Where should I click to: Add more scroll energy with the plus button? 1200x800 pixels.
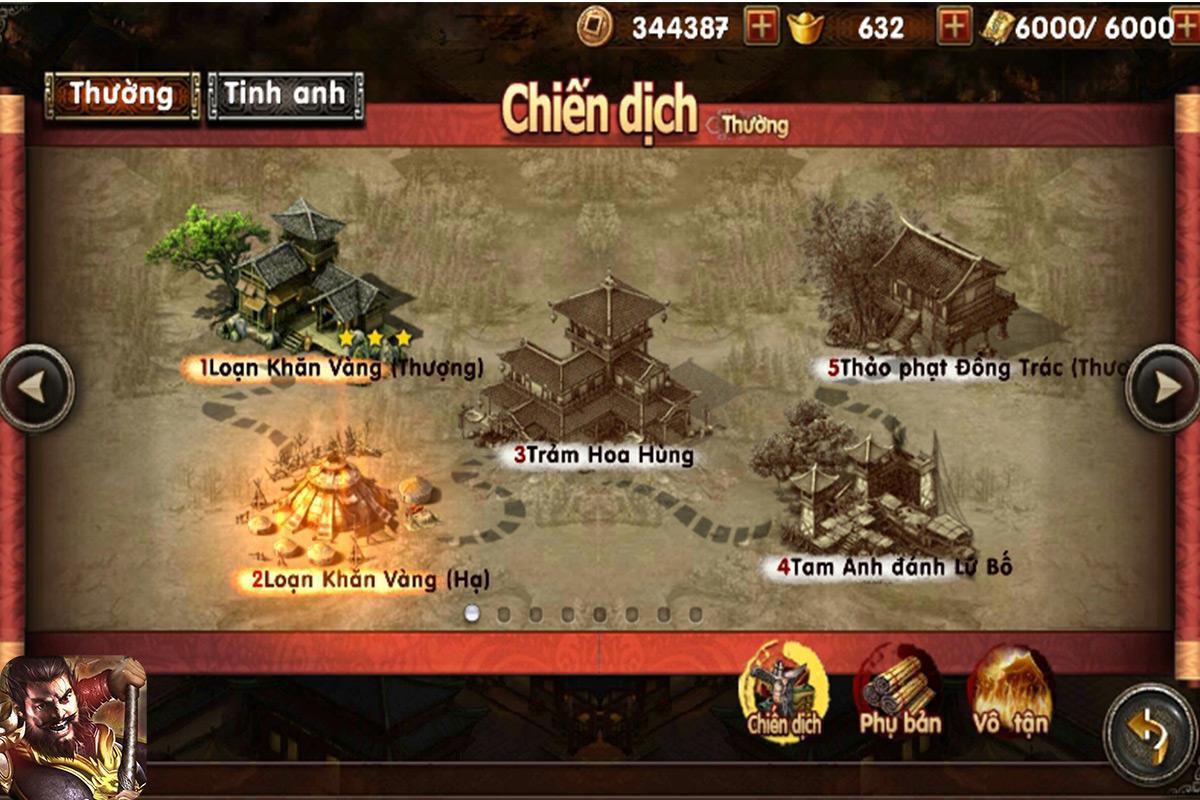pyautogui.click(x=1187, y=28)
